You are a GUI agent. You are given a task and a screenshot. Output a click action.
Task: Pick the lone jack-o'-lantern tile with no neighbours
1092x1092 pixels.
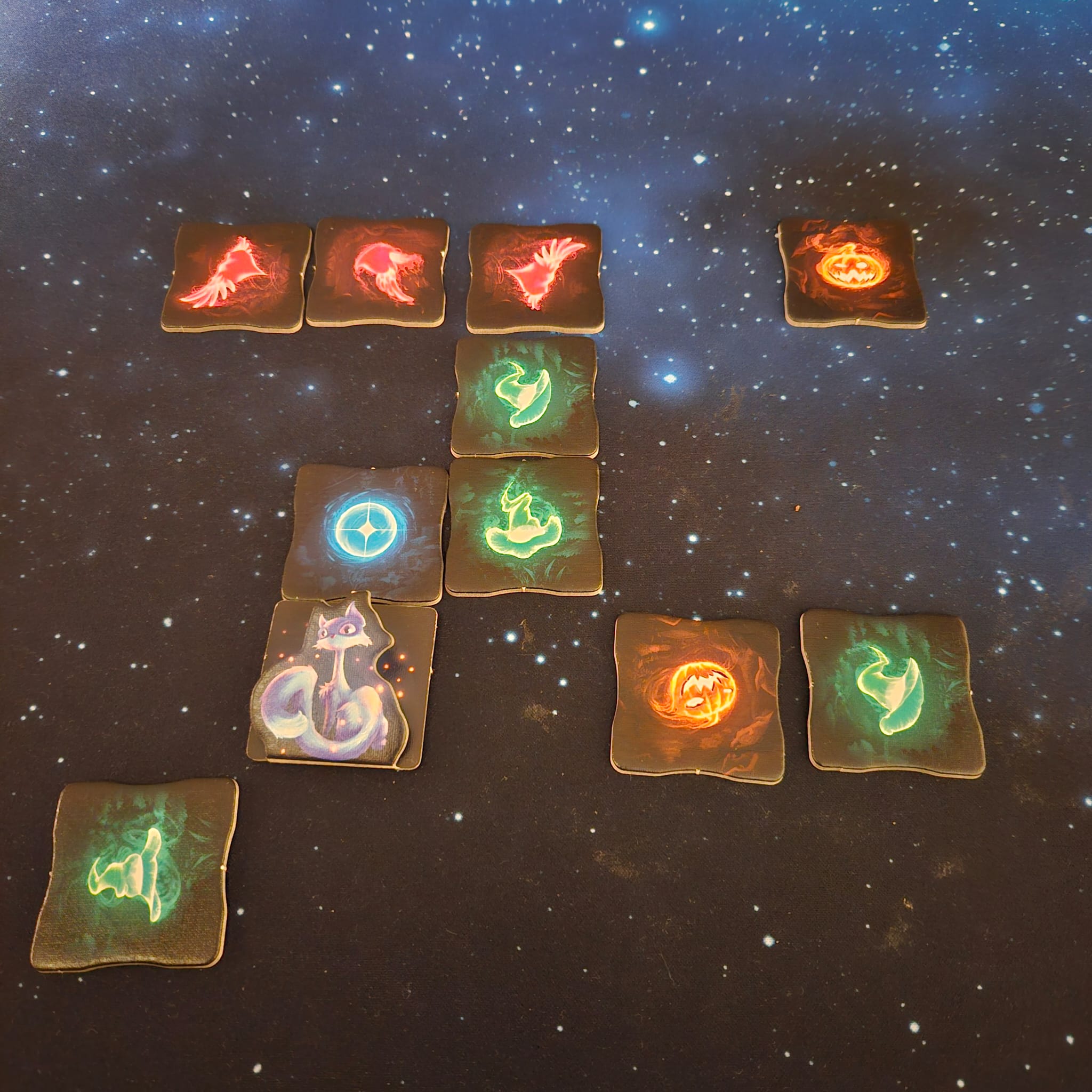click(x=853, y=272)
